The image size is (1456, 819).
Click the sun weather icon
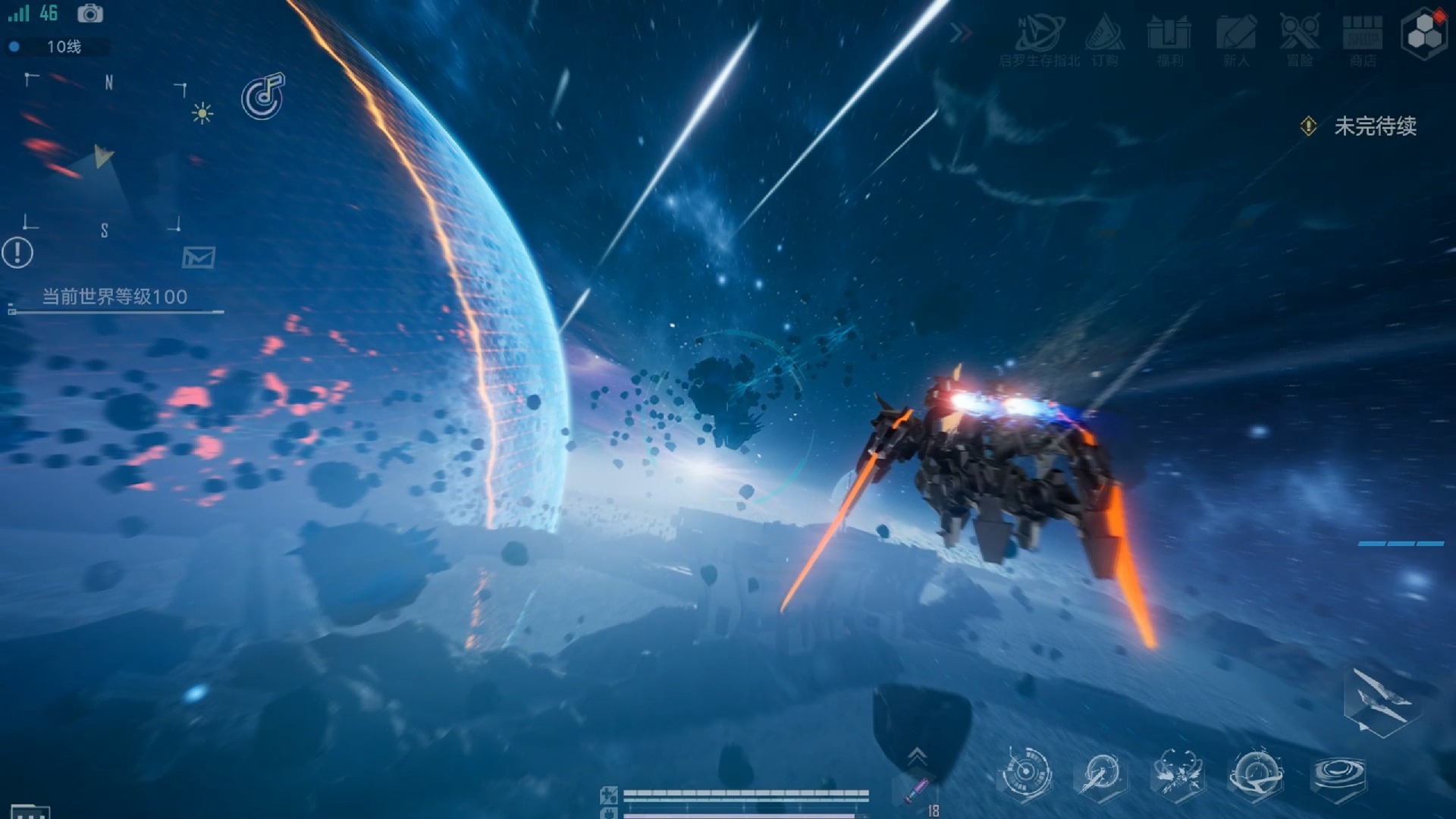202,114
